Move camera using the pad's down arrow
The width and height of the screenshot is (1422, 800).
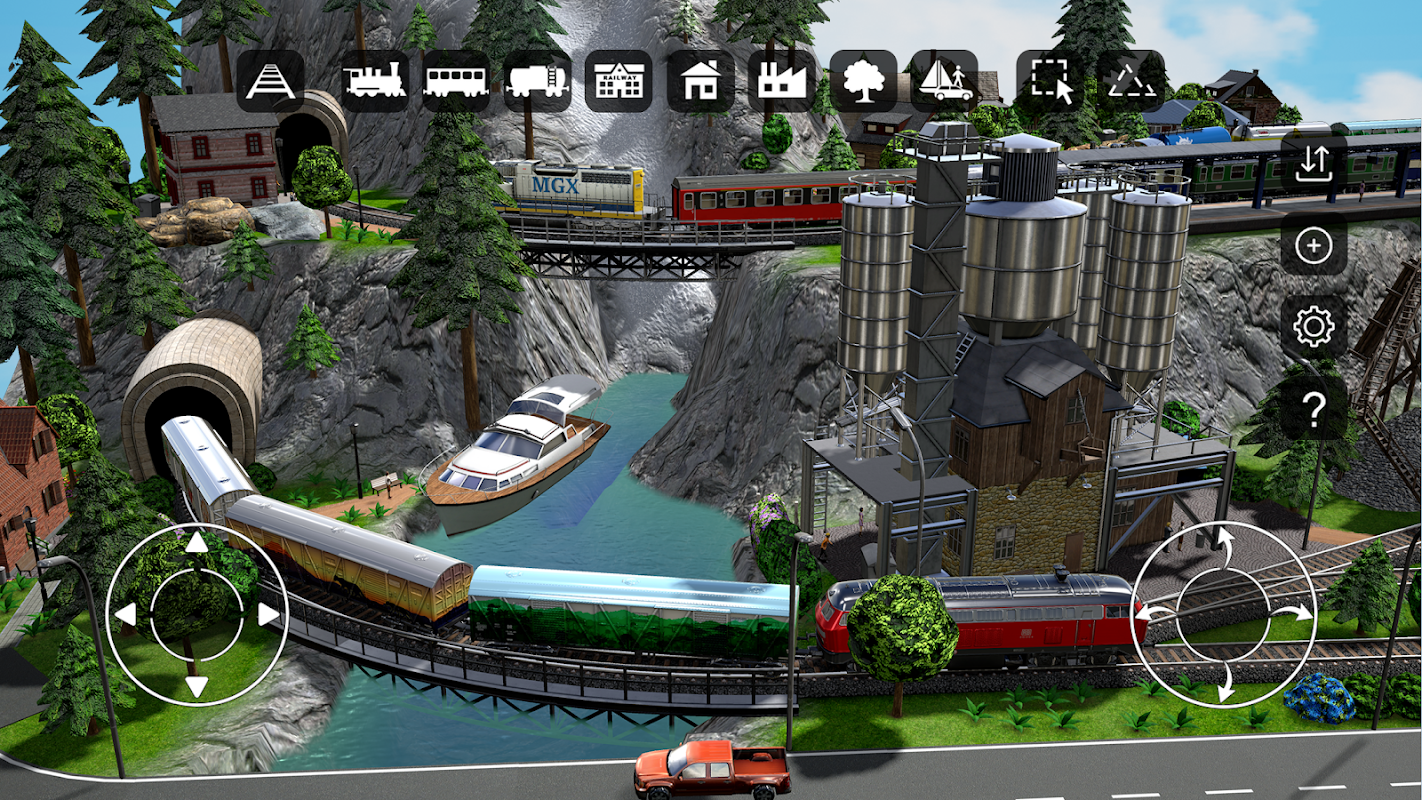[x=197, y=686]
